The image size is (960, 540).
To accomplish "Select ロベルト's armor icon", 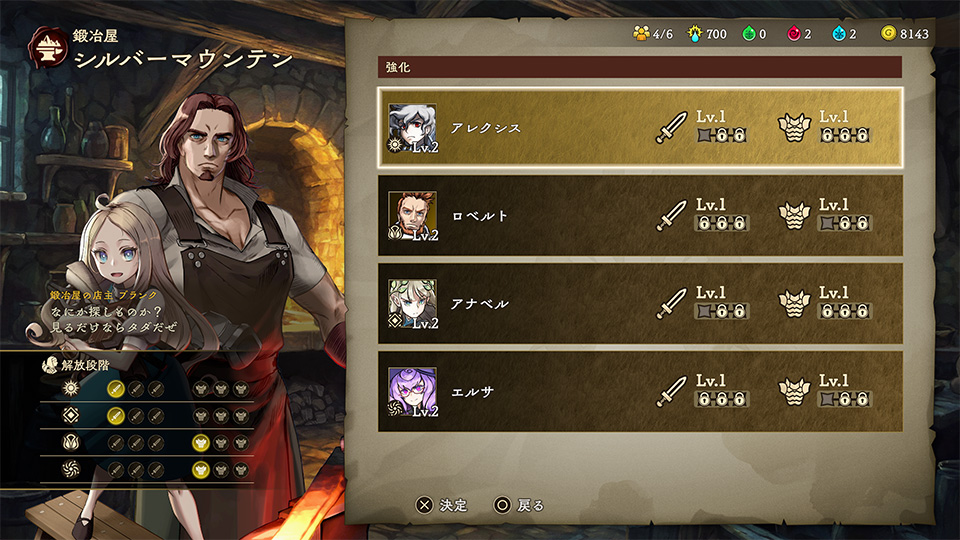I will click(793, 215).
